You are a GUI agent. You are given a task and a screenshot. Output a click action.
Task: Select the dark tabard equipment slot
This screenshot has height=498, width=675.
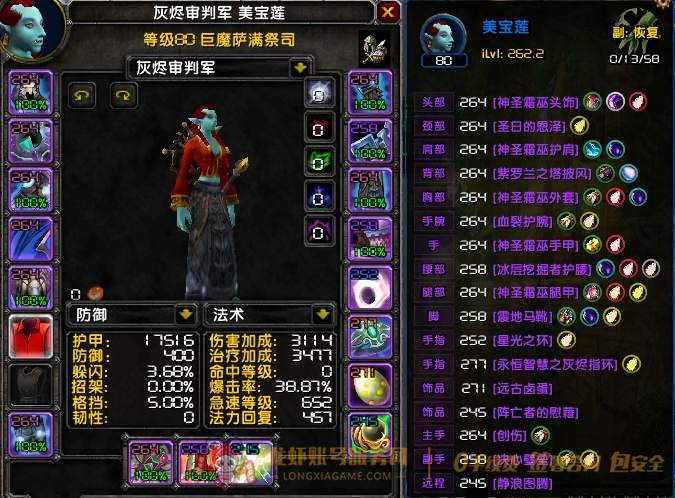tap(30, 384)
